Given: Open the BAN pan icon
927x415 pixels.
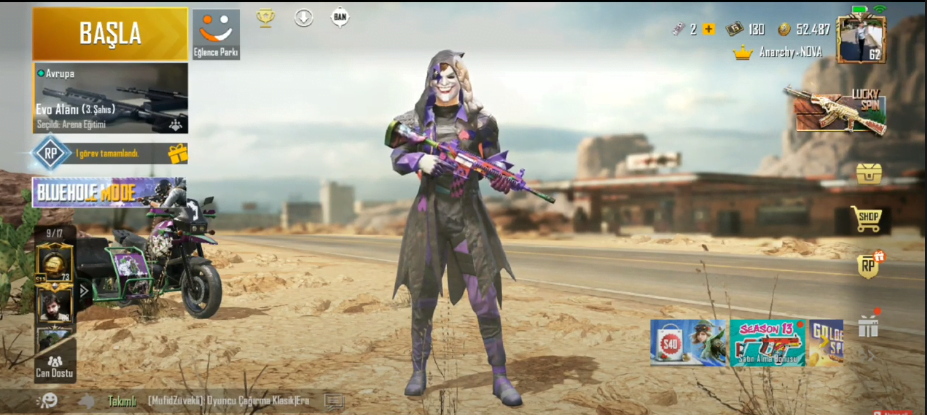Looking at the screenshot, I should [340, 17].
